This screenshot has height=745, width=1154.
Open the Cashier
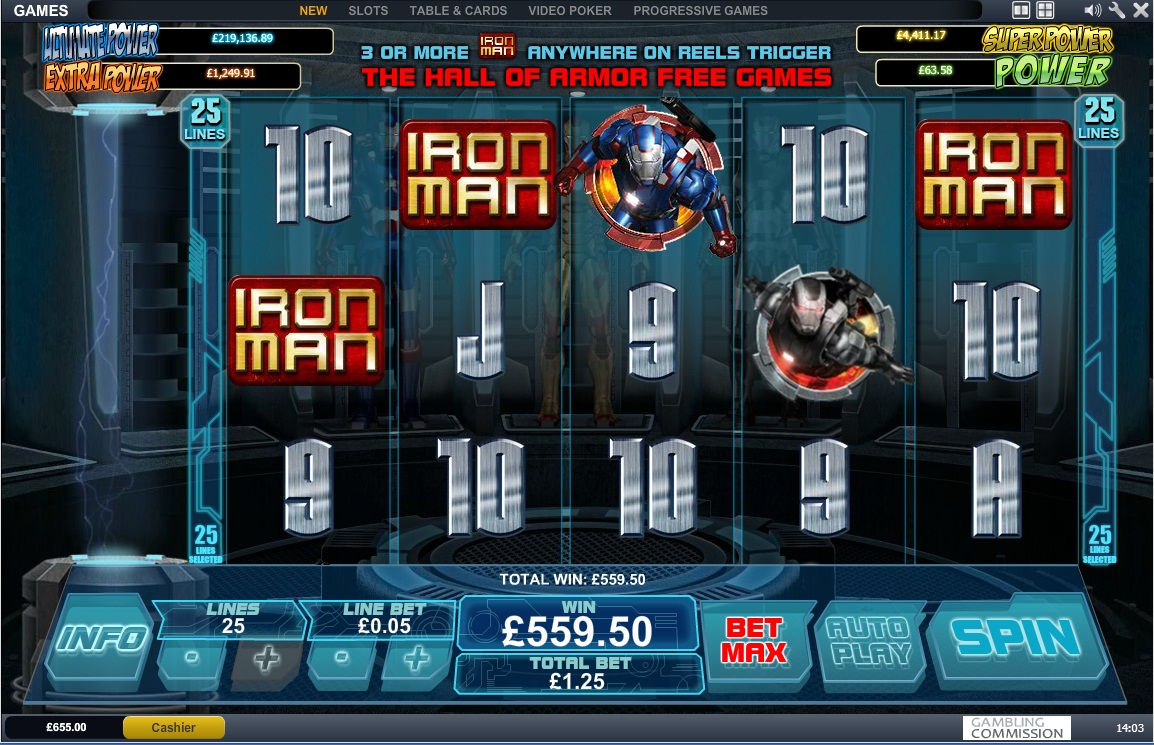point(173,727)
